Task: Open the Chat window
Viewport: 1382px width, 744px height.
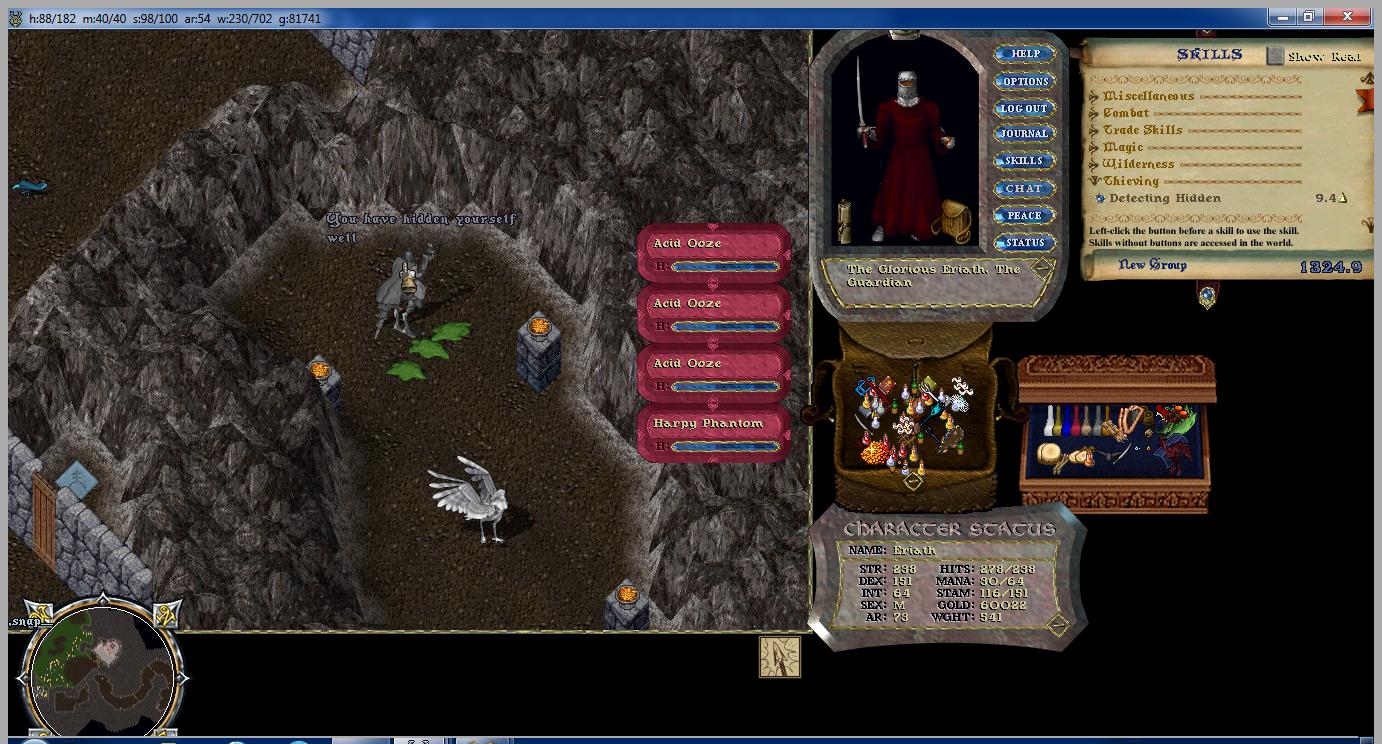Action: click(1025, 188)
